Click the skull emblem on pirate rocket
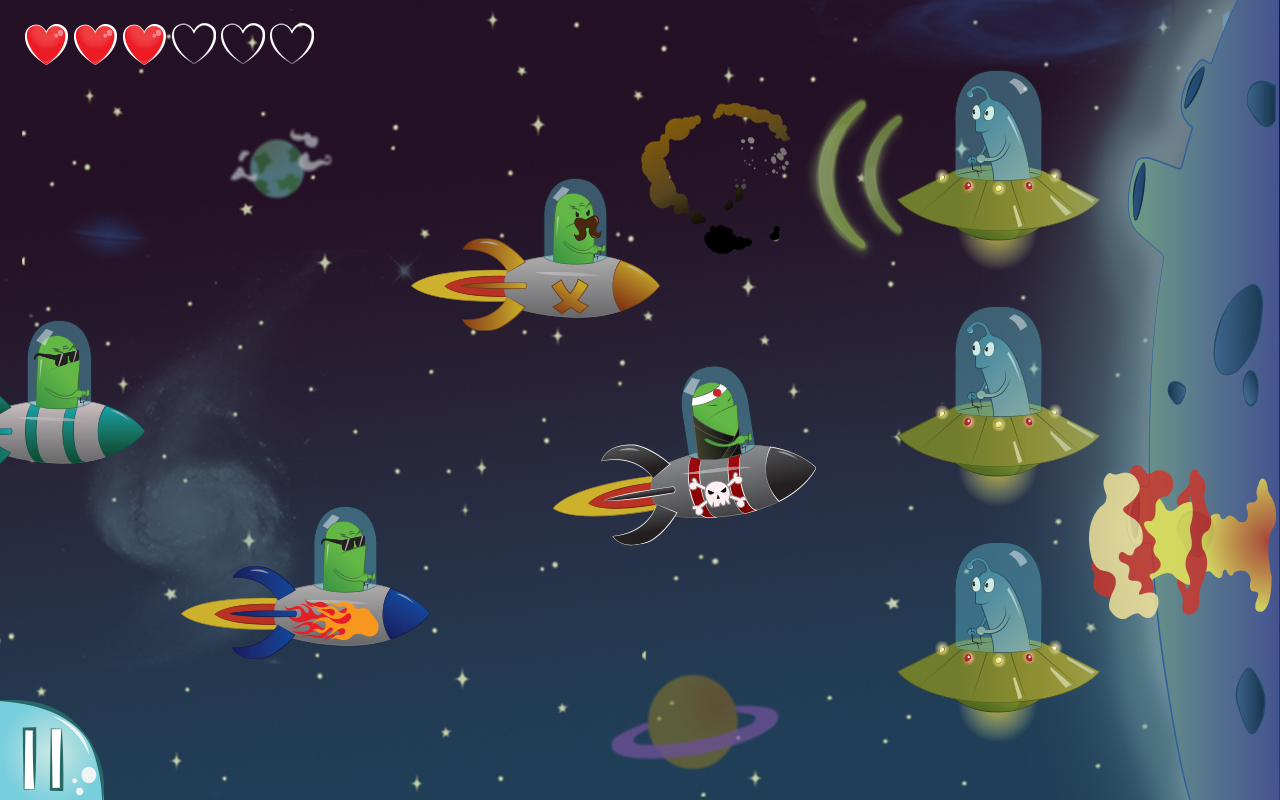 718,492
